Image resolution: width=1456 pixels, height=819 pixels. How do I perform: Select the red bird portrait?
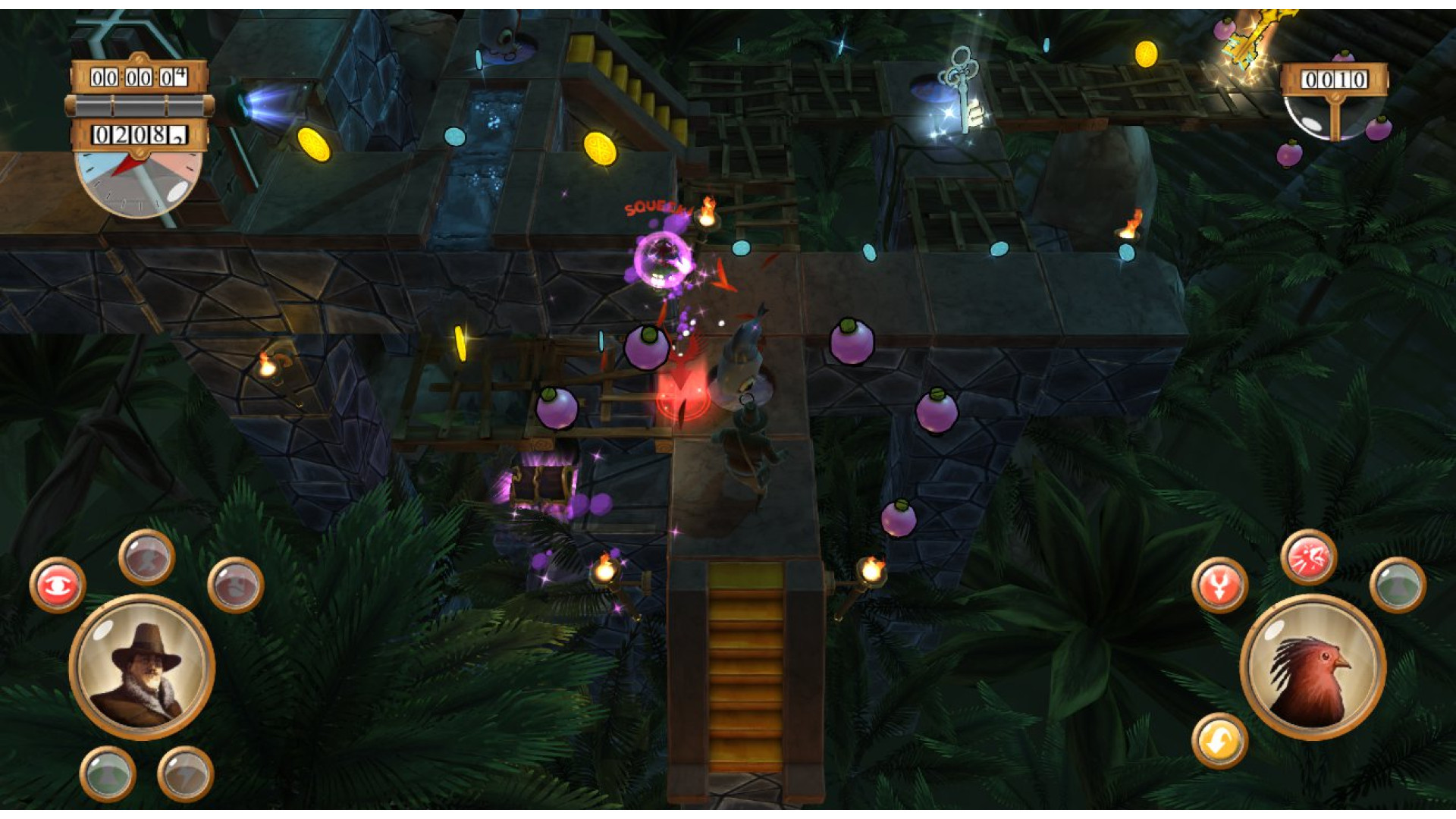click(x=1313, y=668)
